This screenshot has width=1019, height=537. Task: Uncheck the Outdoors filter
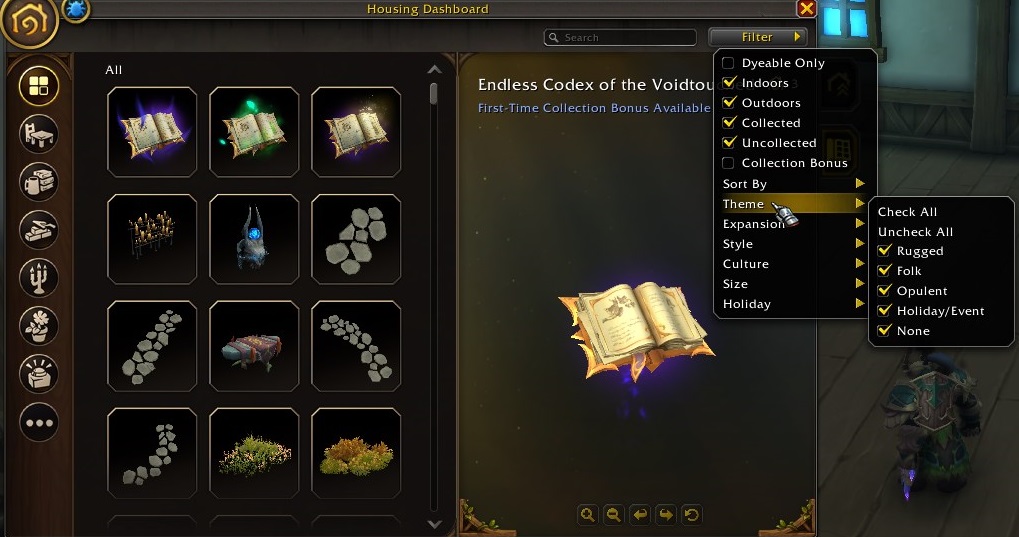[x=729, y=103]
